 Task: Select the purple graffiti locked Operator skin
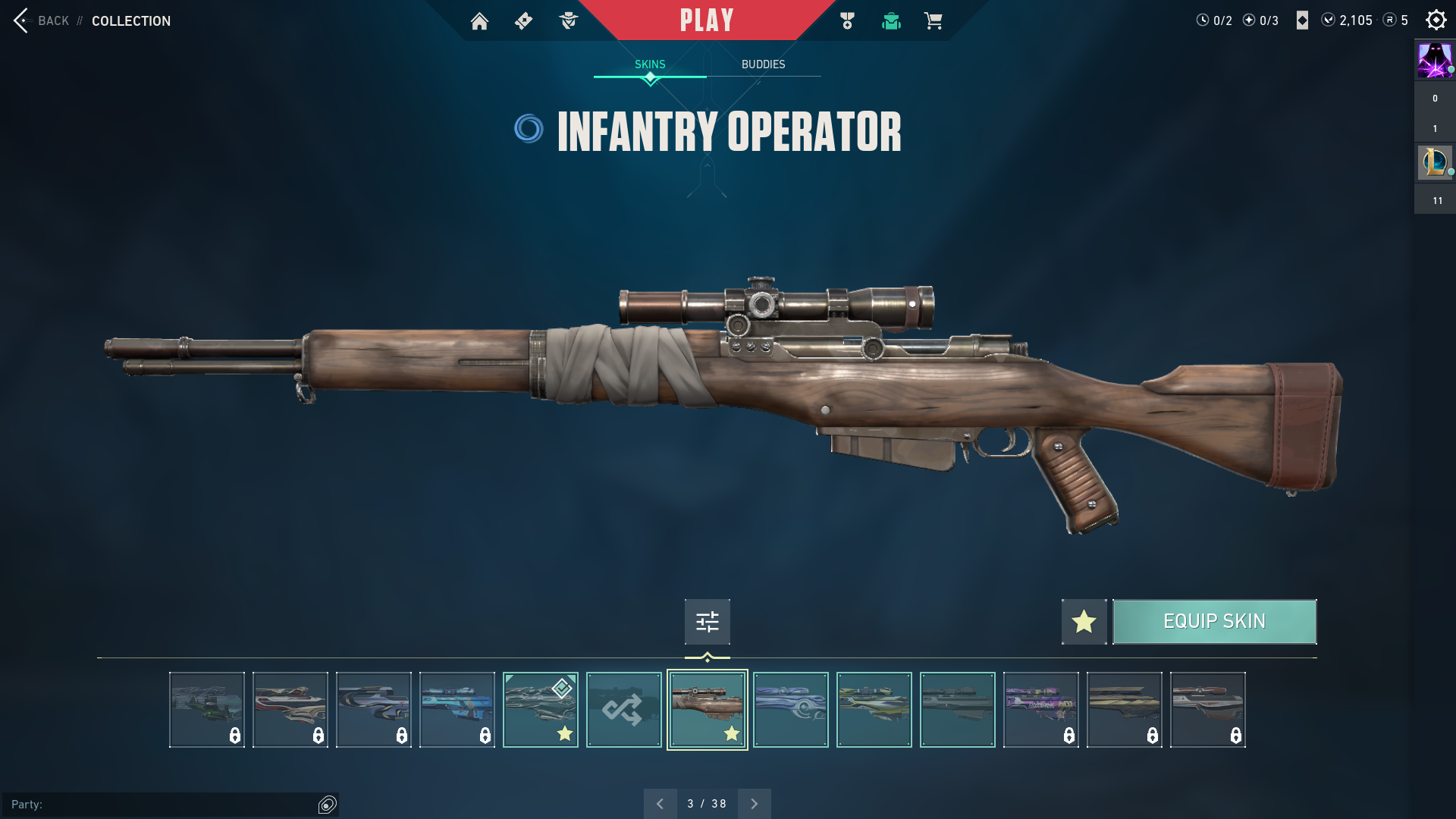[1040, 710]
